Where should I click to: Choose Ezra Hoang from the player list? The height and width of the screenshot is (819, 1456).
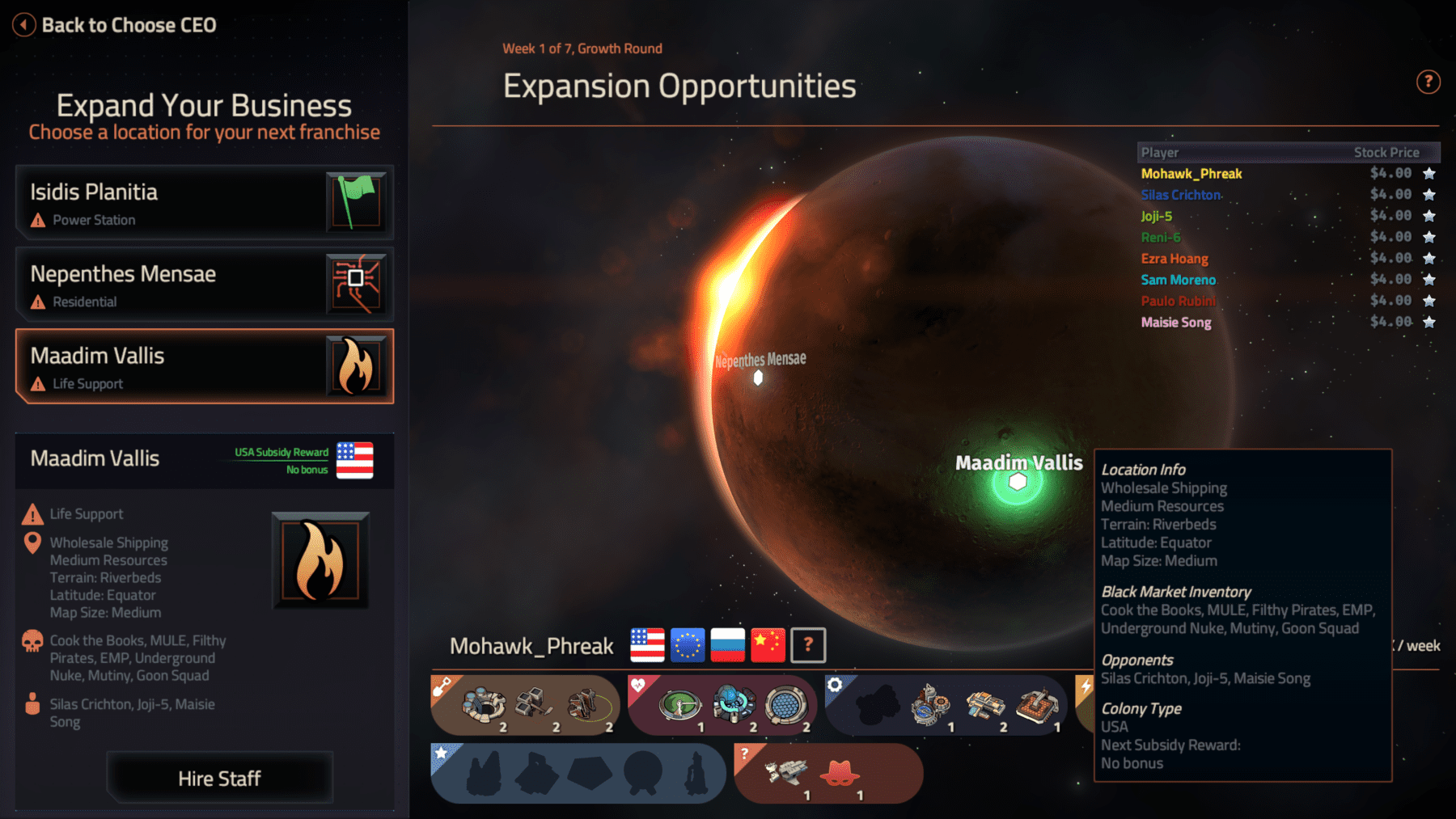(x=1174, y=259)
